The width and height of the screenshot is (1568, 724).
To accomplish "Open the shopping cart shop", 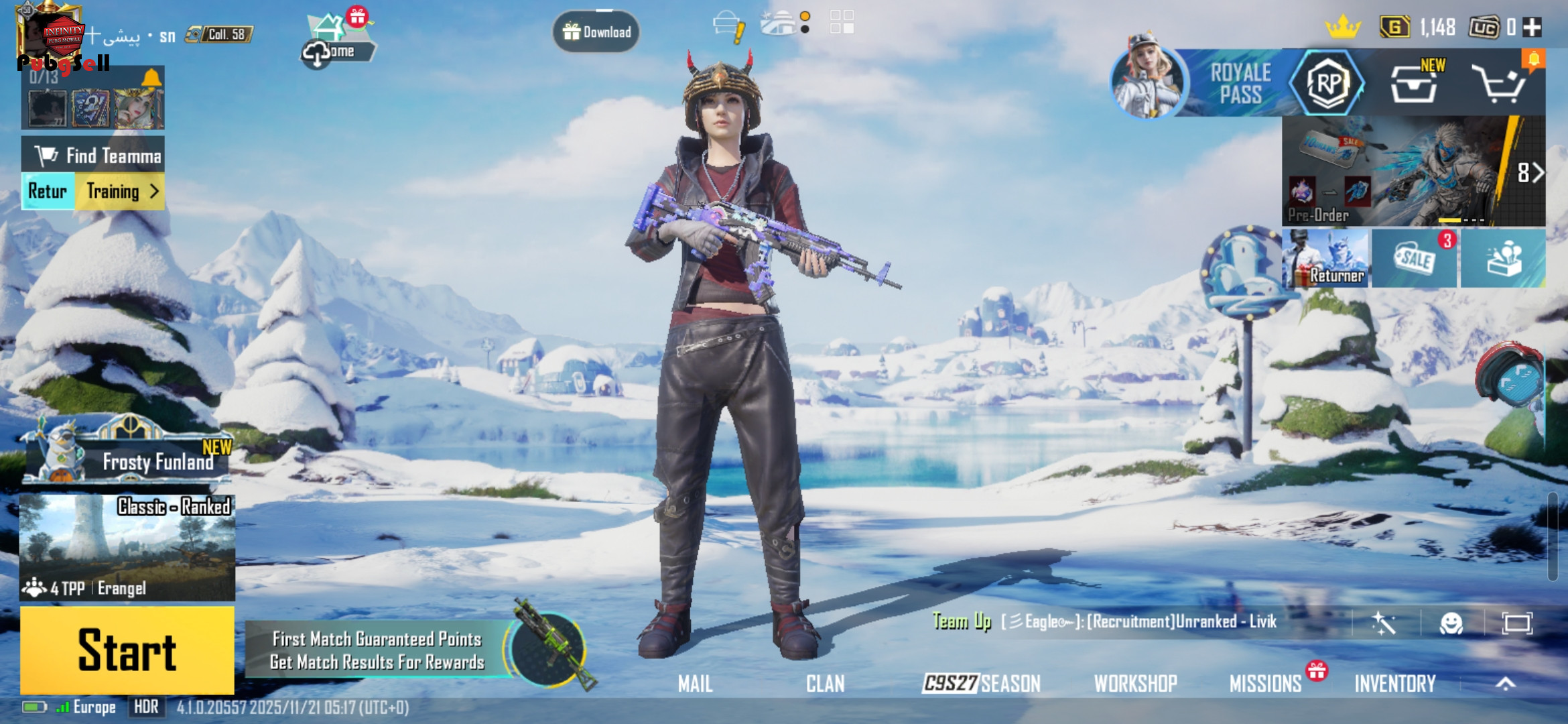I will (x=1498, y=84).
